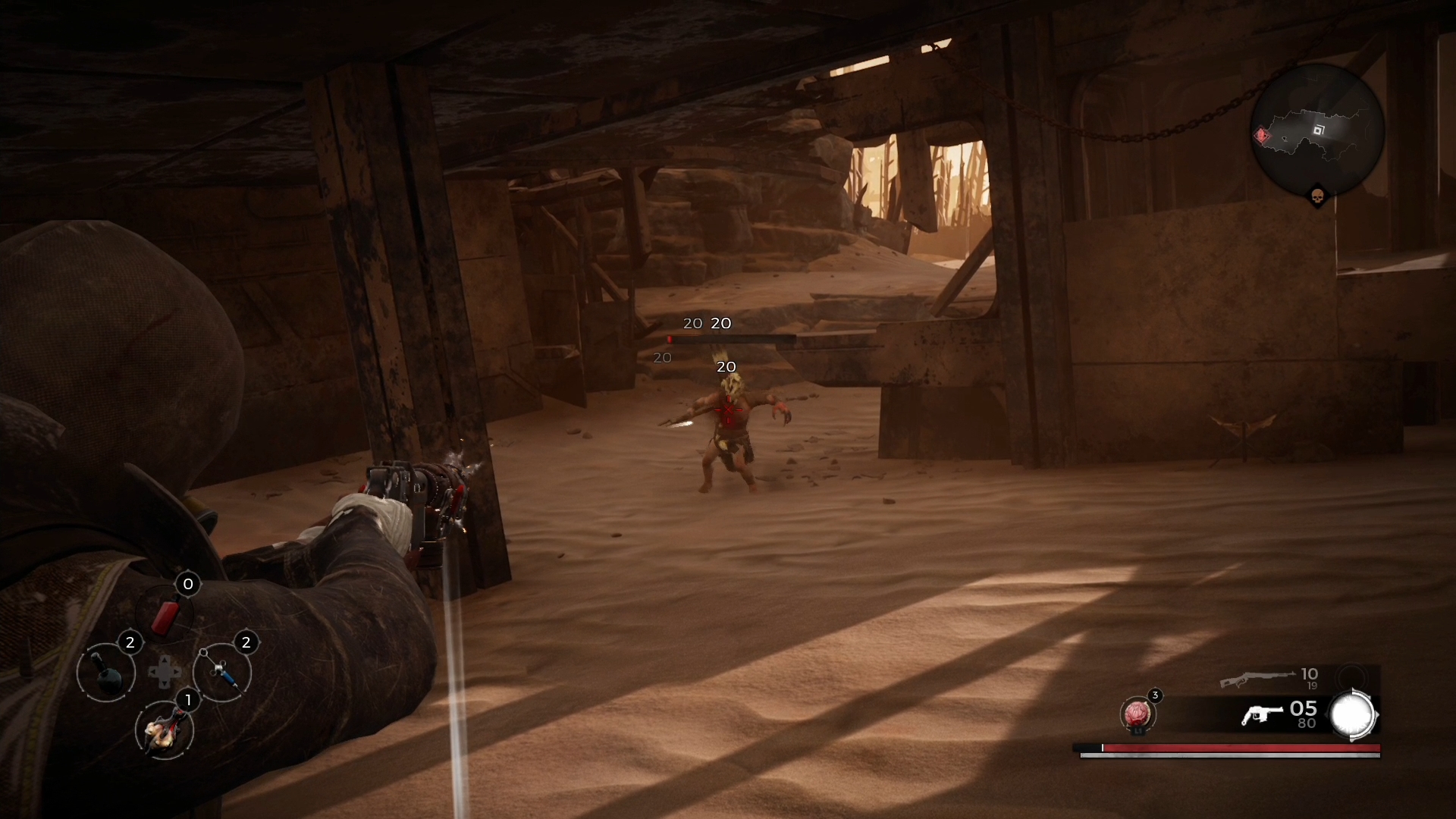Choose the pale root consumable slot

tap(165, 730)
